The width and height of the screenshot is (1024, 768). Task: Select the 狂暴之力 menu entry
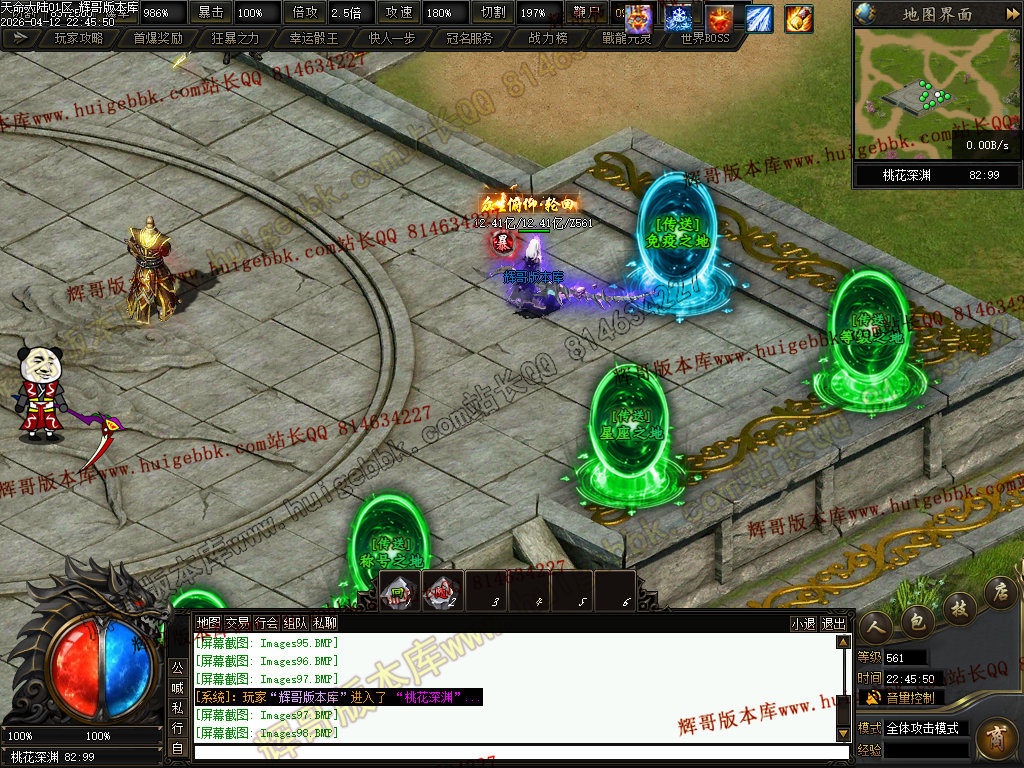pos(235,38)
